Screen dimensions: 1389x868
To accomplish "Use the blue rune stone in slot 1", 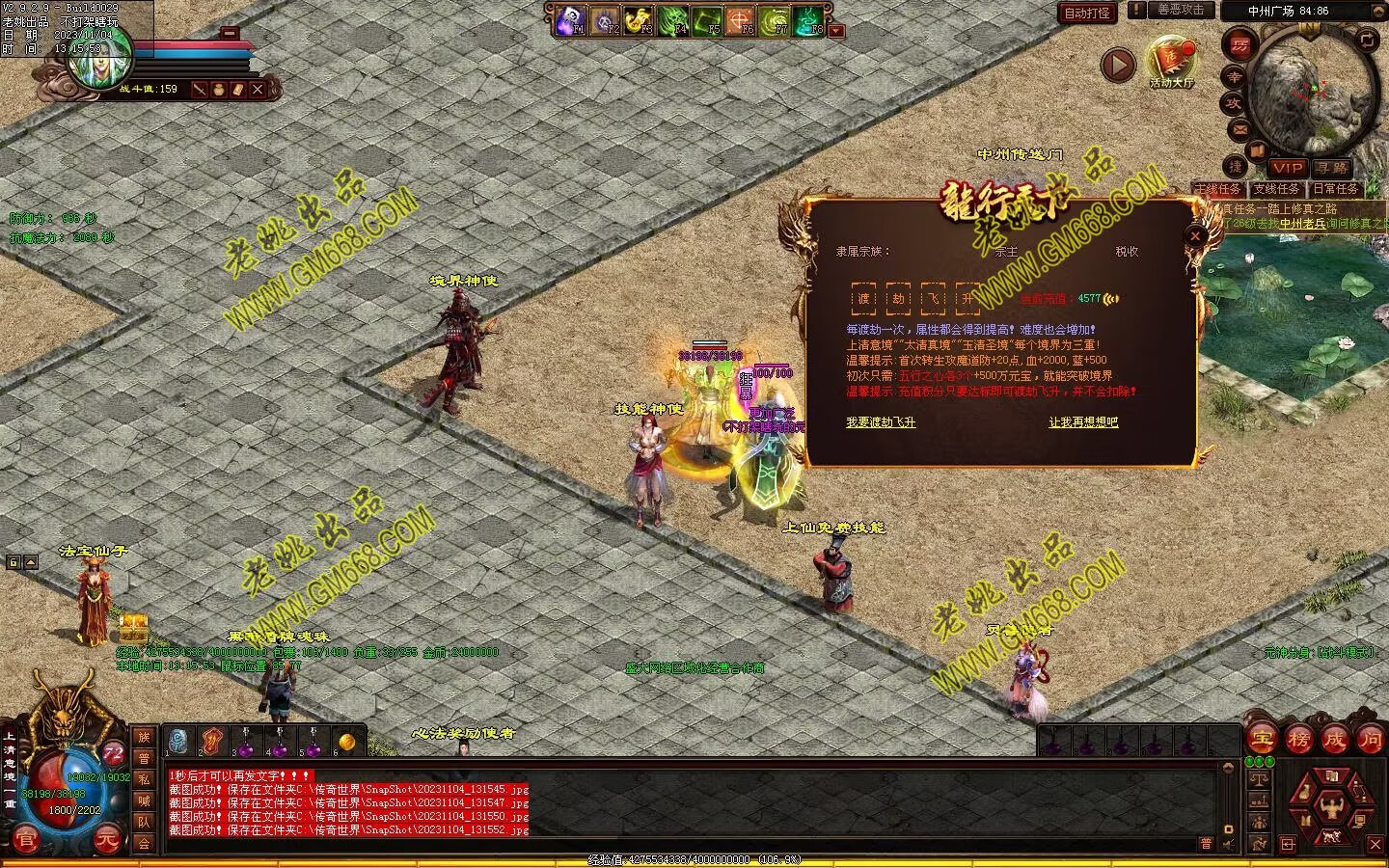I will (x=178, y=742).
